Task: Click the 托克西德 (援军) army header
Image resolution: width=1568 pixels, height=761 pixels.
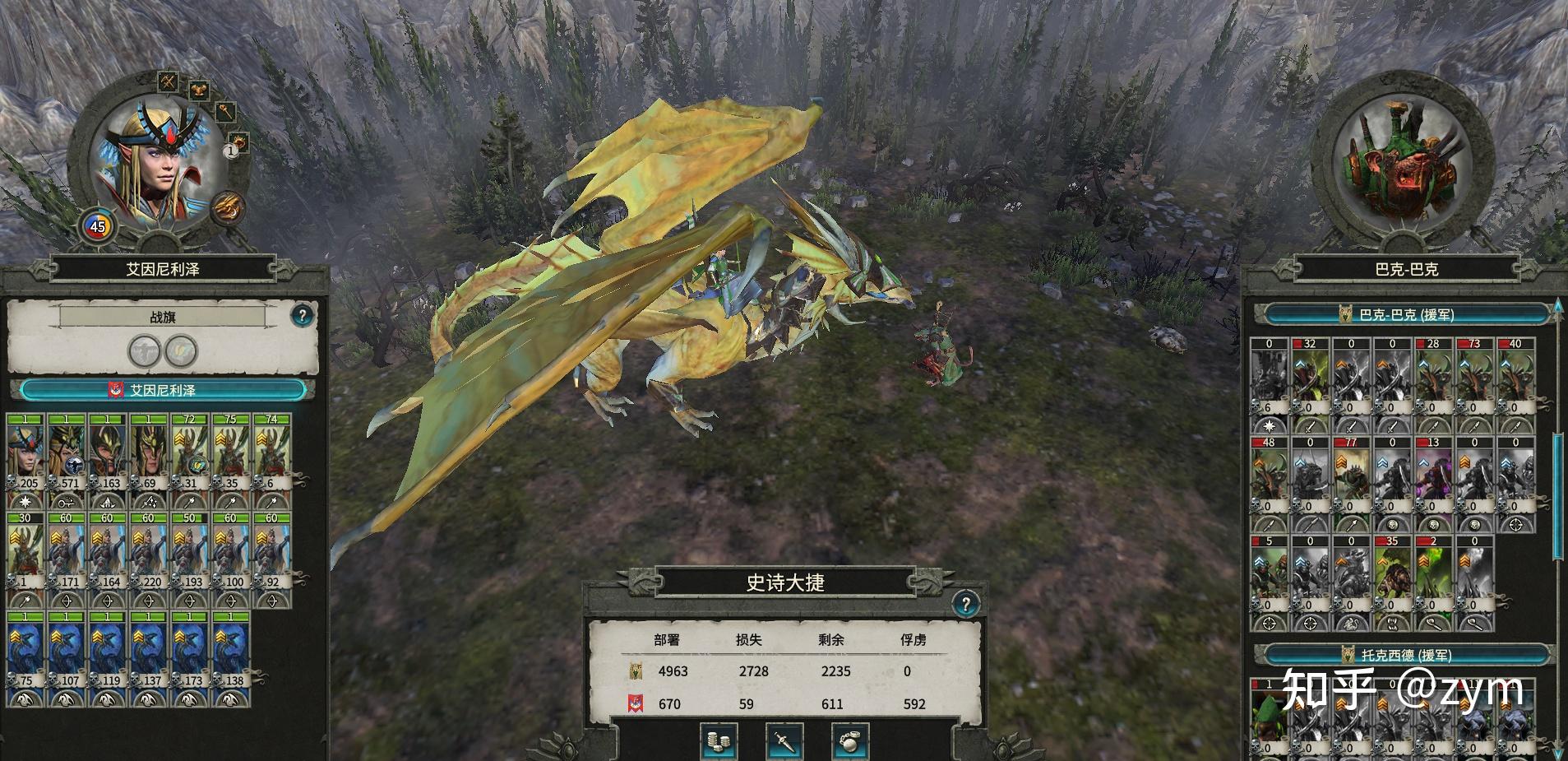Action: point(1406,655)
